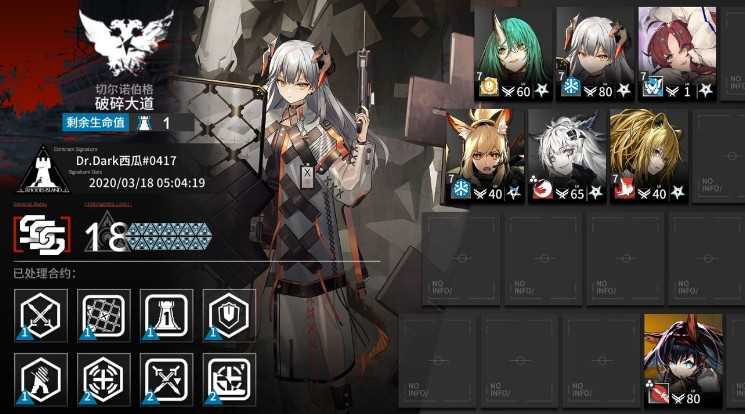Viewport: 745px width, 414px height.
Task: Inspect the square crossed swords level 2 contract
Action: tap(167, 378)
